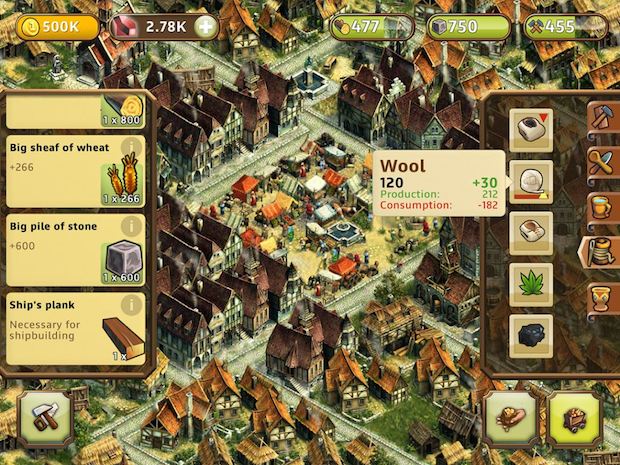
Task: Select the wool resource icon
Action: (530, 181)
